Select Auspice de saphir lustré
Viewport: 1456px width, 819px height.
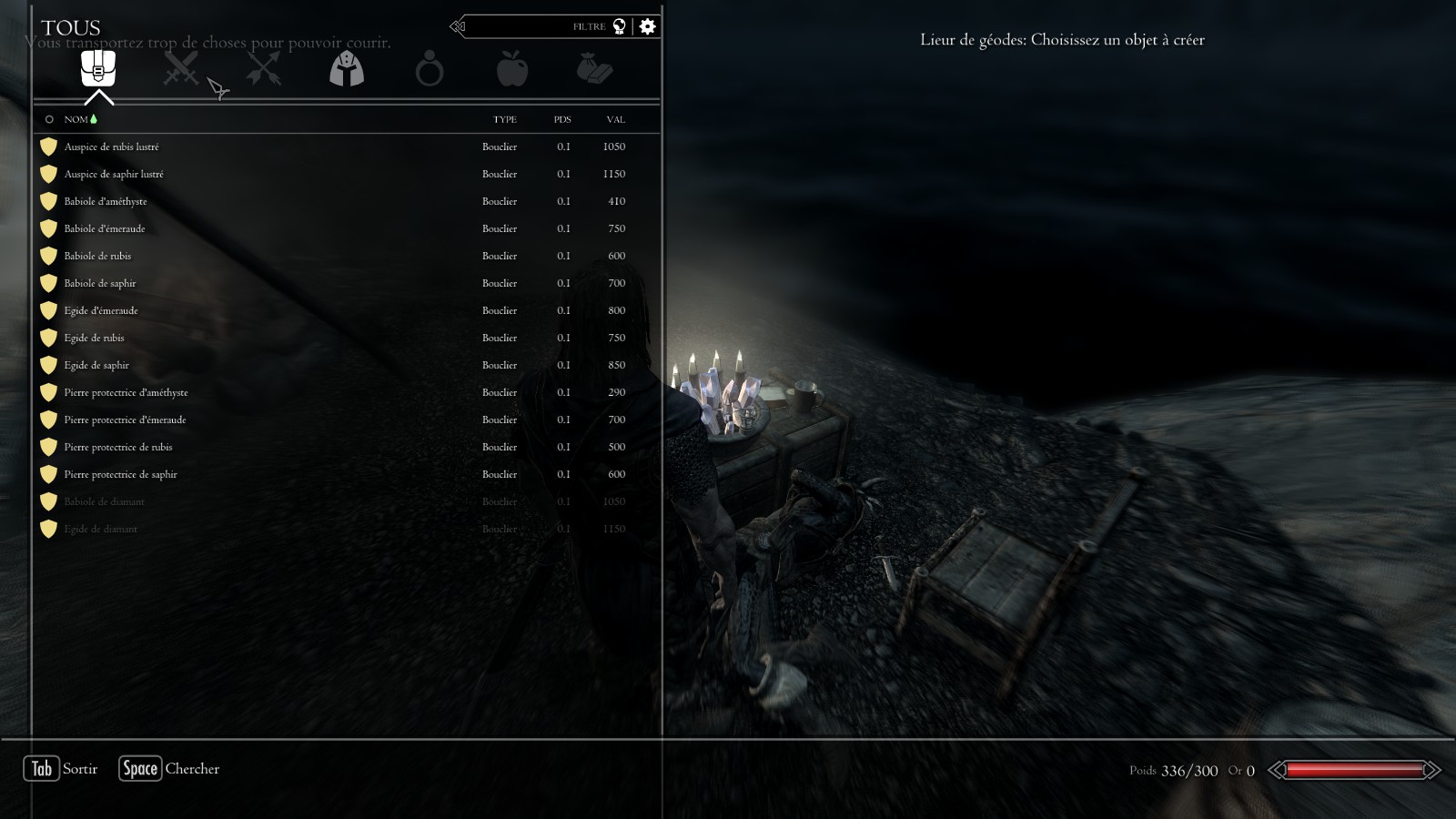tap(114, 174)
